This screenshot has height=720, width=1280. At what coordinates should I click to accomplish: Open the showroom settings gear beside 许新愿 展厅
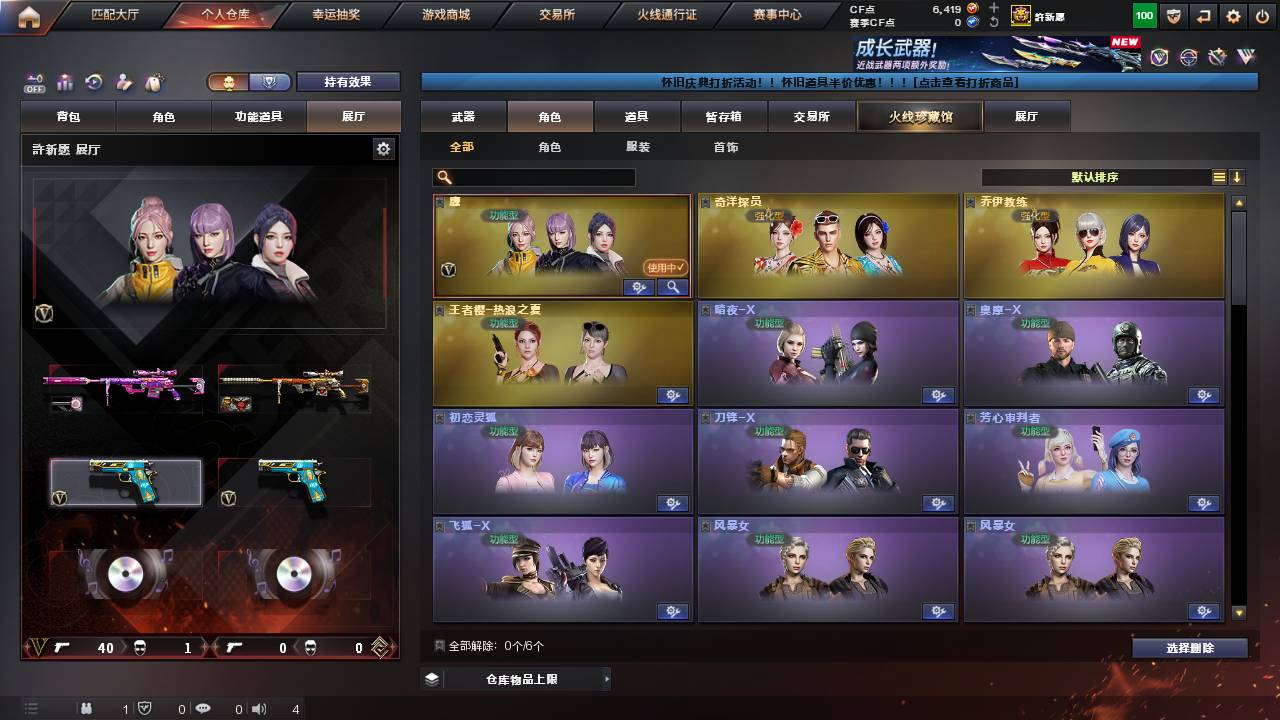[x=384, y=147]
